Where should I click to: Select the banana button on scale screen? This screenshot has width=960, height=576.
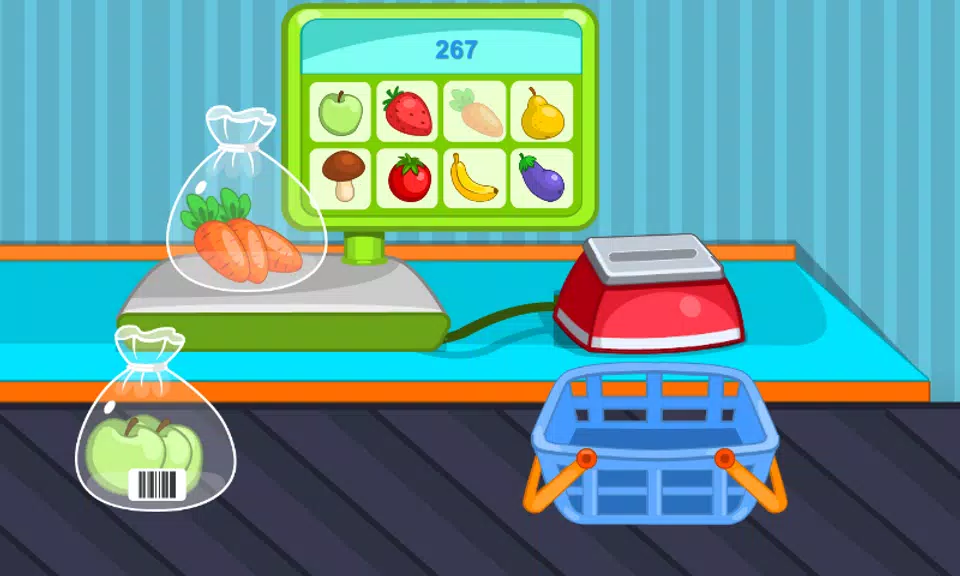(x=475, y=178)
